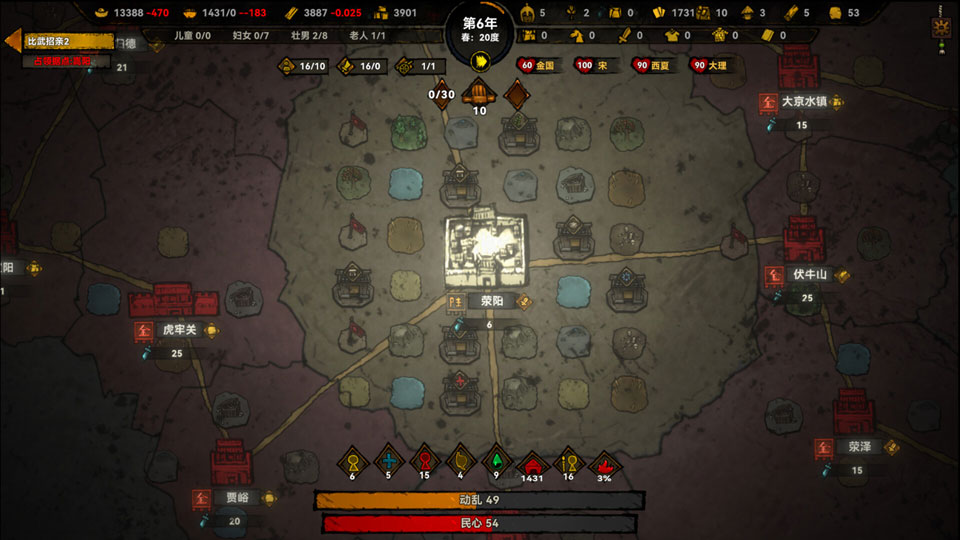The width and height of the screenshot is (960, 540).
Task: Open the blue cross diamond icon
Action: coord(389,461)
